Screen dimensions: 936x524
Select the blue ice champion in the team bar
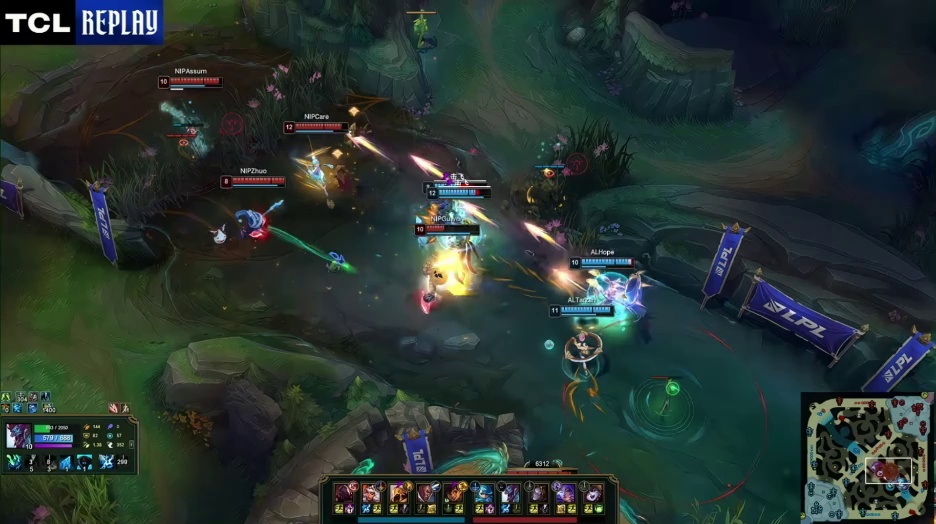483,492
